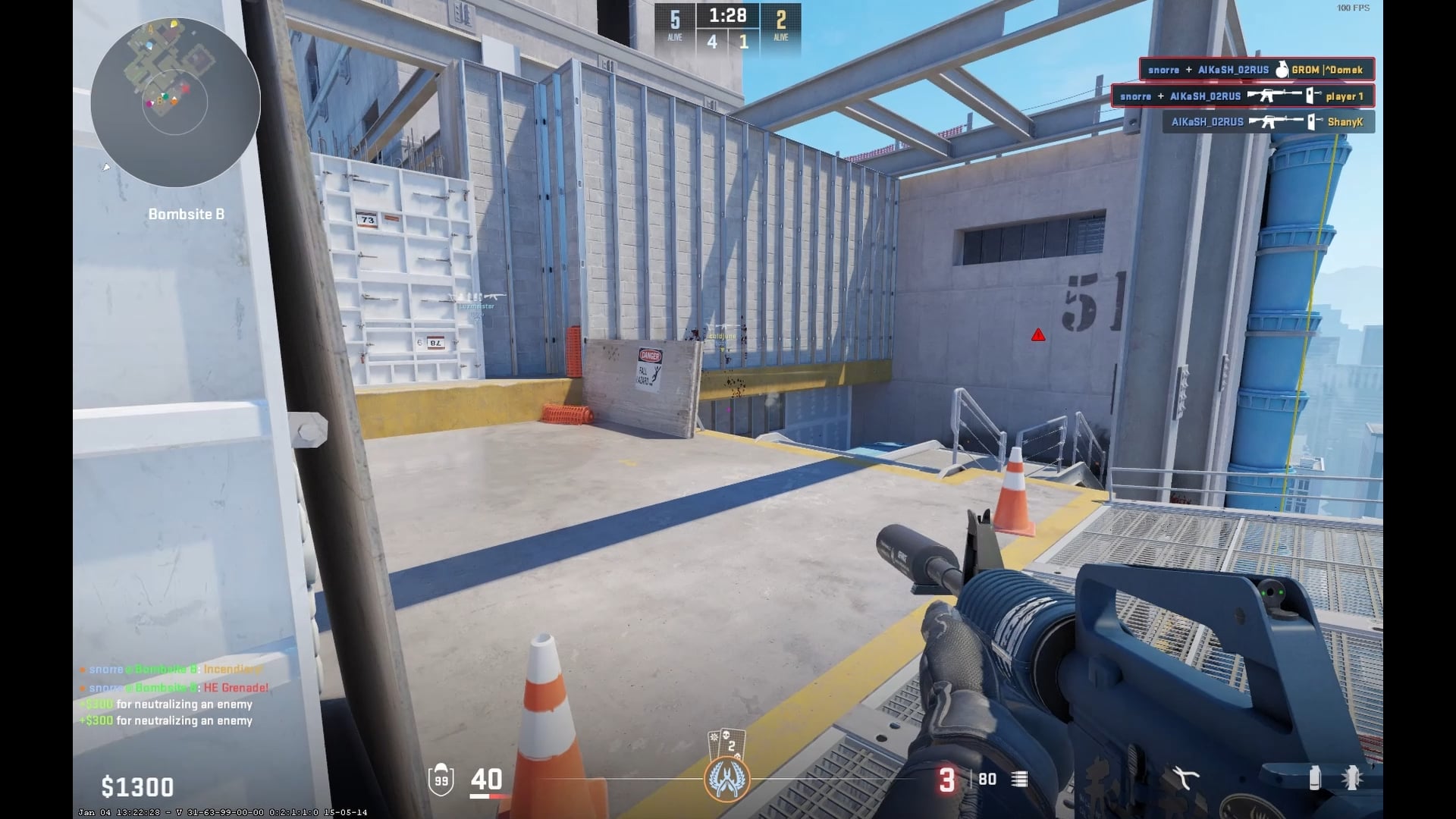Click the health bar under the 40 HP value
Image resolution: width=1456 pixels, height=819 pixels.
pos(486,795)
